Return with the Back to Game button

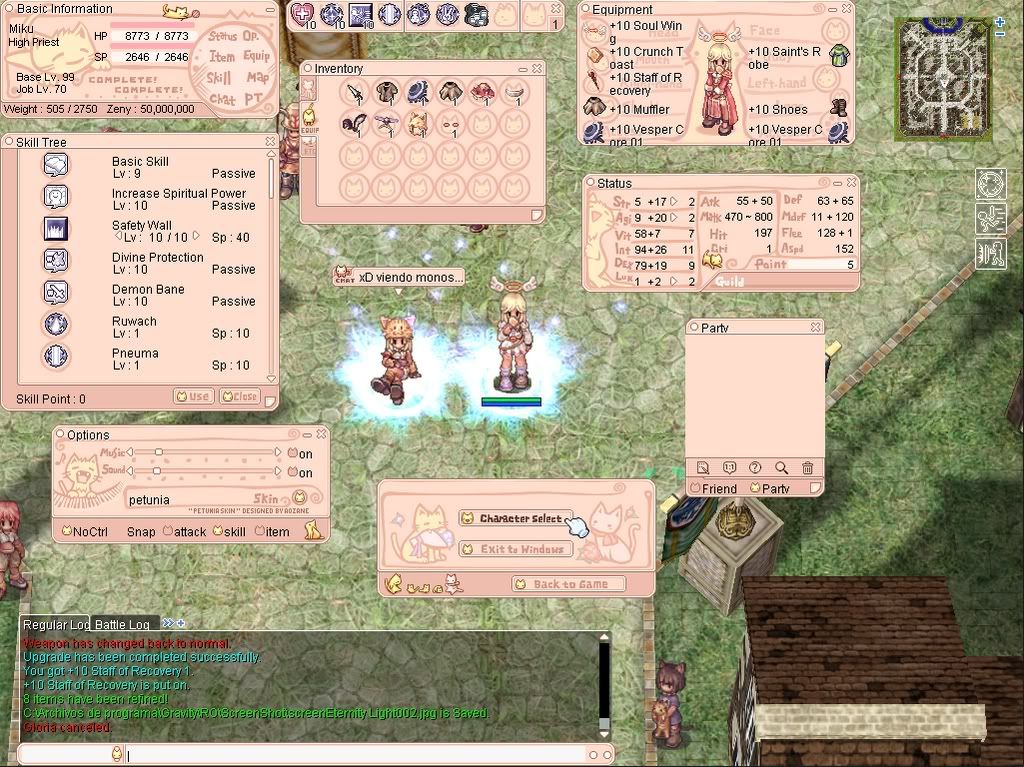point(569,584)
